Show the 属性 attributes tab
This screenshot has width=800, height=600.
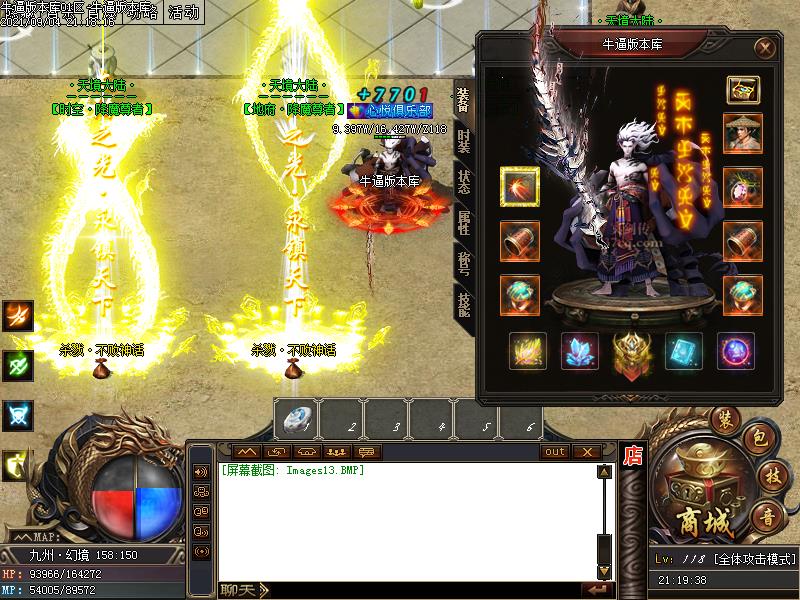(x=464, y=222)
